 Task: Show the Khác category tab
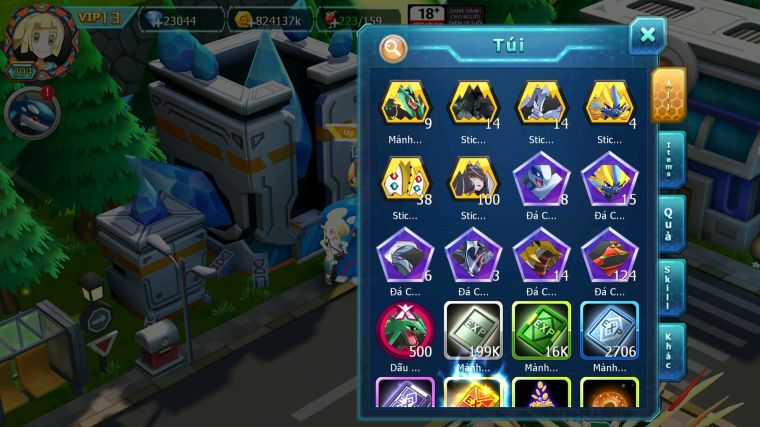(x=671, y=349)
